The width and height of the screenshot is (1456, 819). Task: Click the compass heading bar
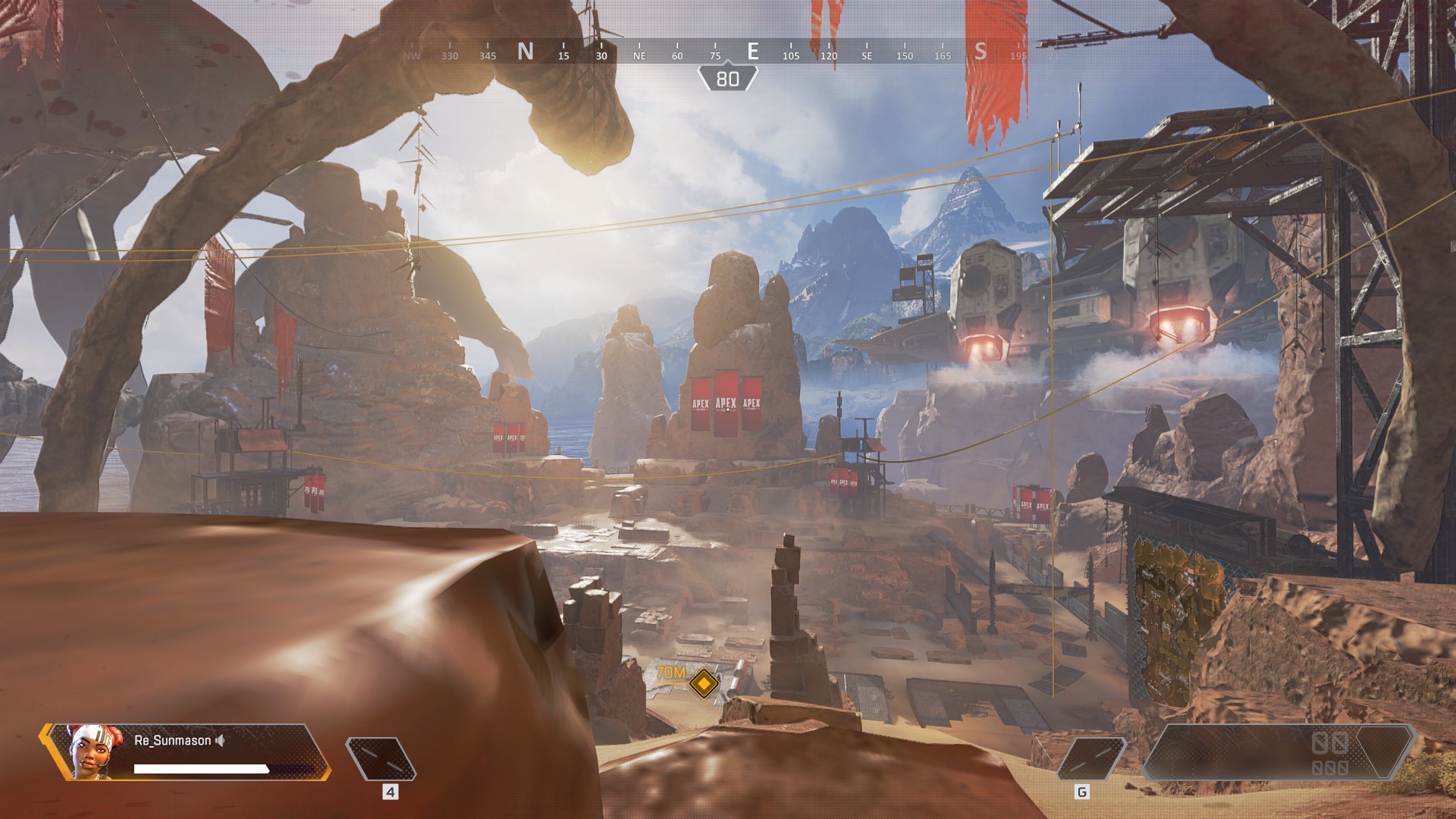point(728,52)
